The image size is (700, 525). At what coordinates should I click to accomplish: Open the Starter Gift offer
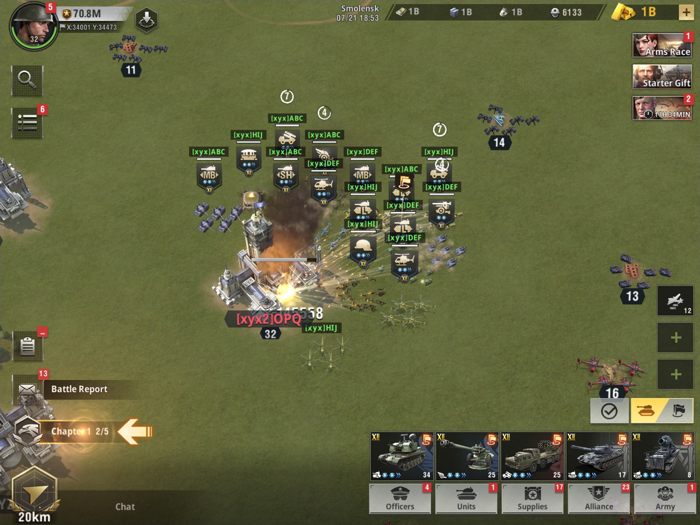(662, 77)
